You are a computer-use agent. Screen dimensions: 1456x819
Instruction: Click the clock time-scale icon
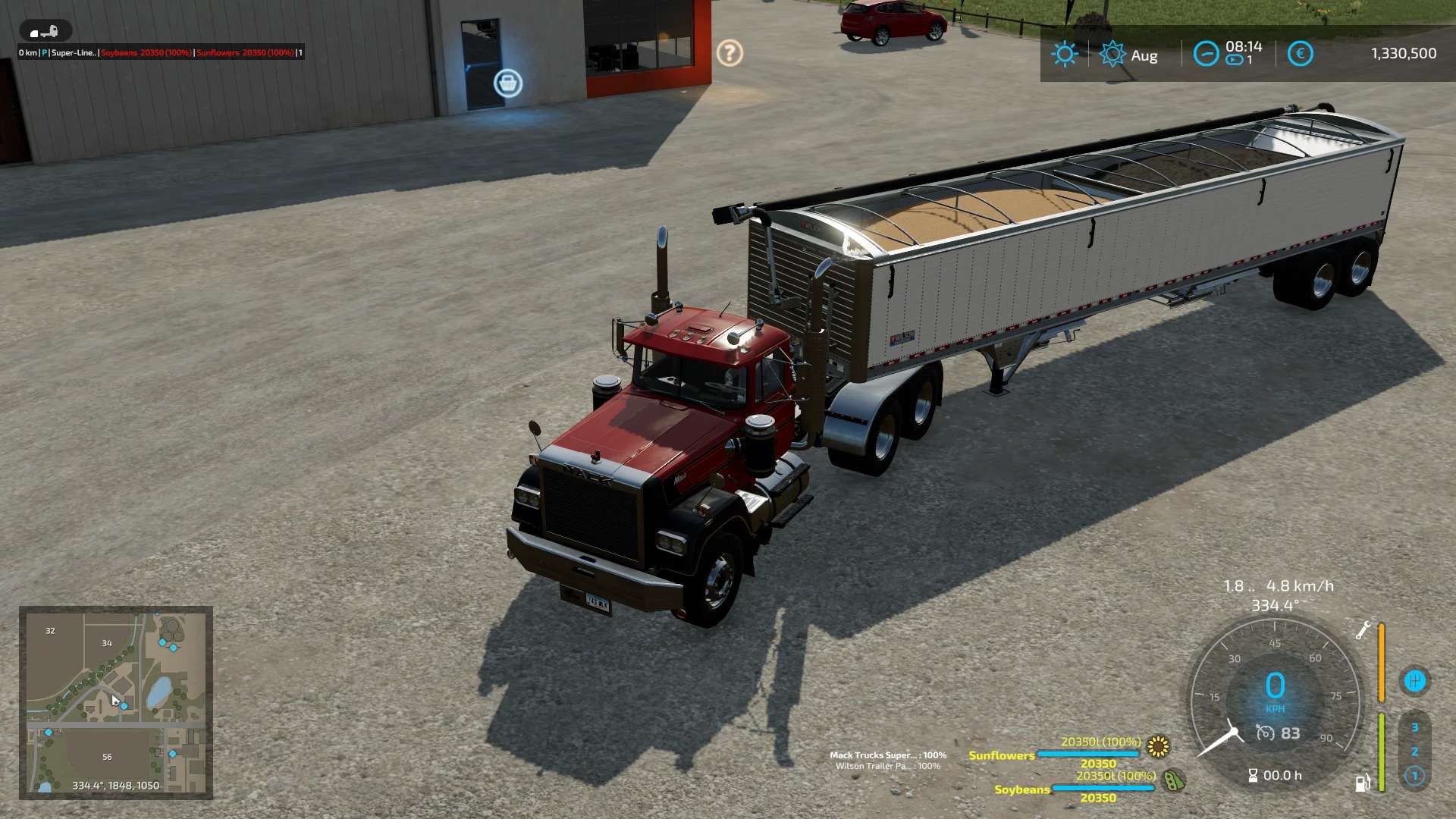(1206, 54)
